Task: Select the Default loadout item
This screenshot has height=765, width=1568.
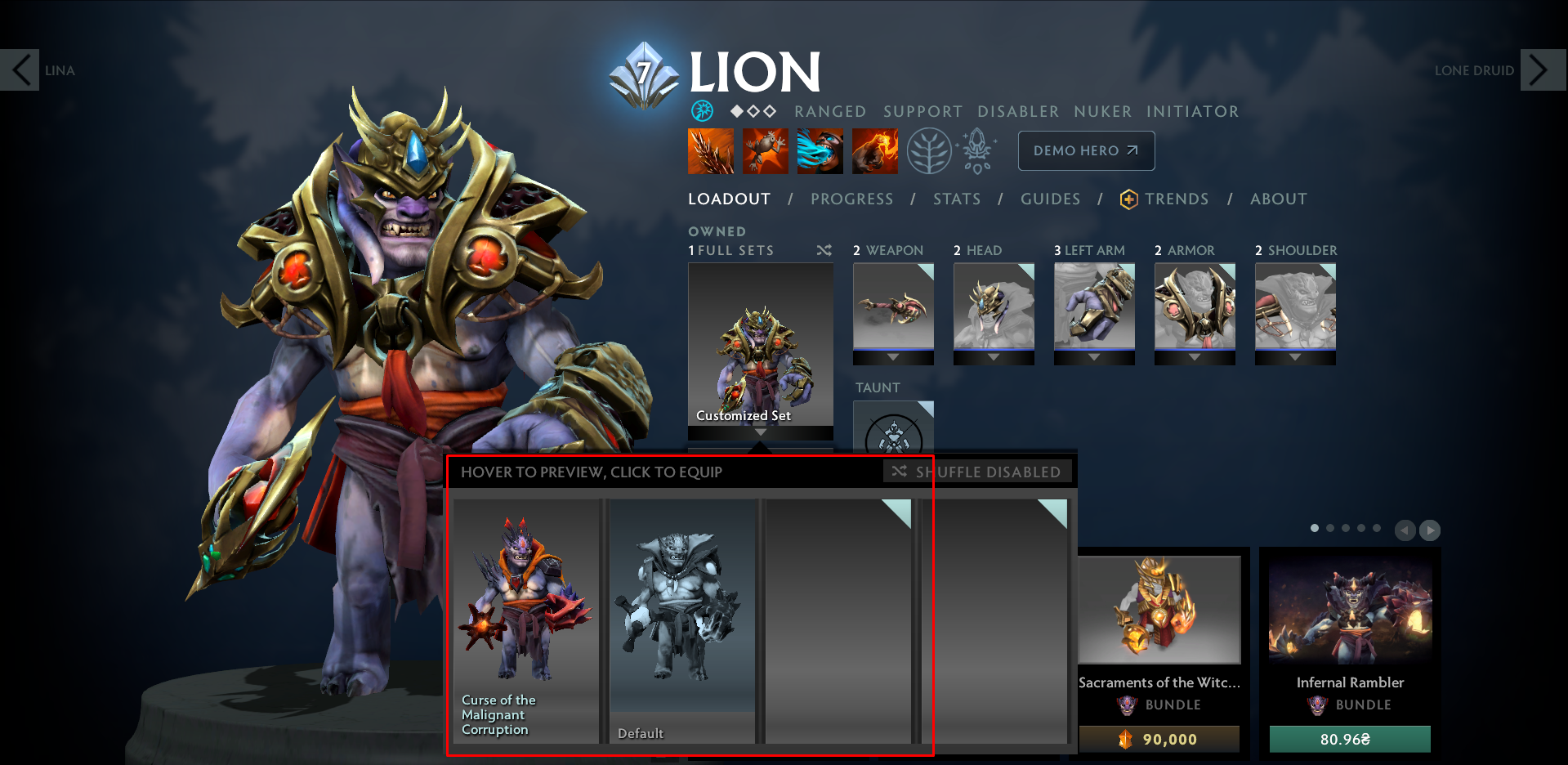Action: [682, 621]
